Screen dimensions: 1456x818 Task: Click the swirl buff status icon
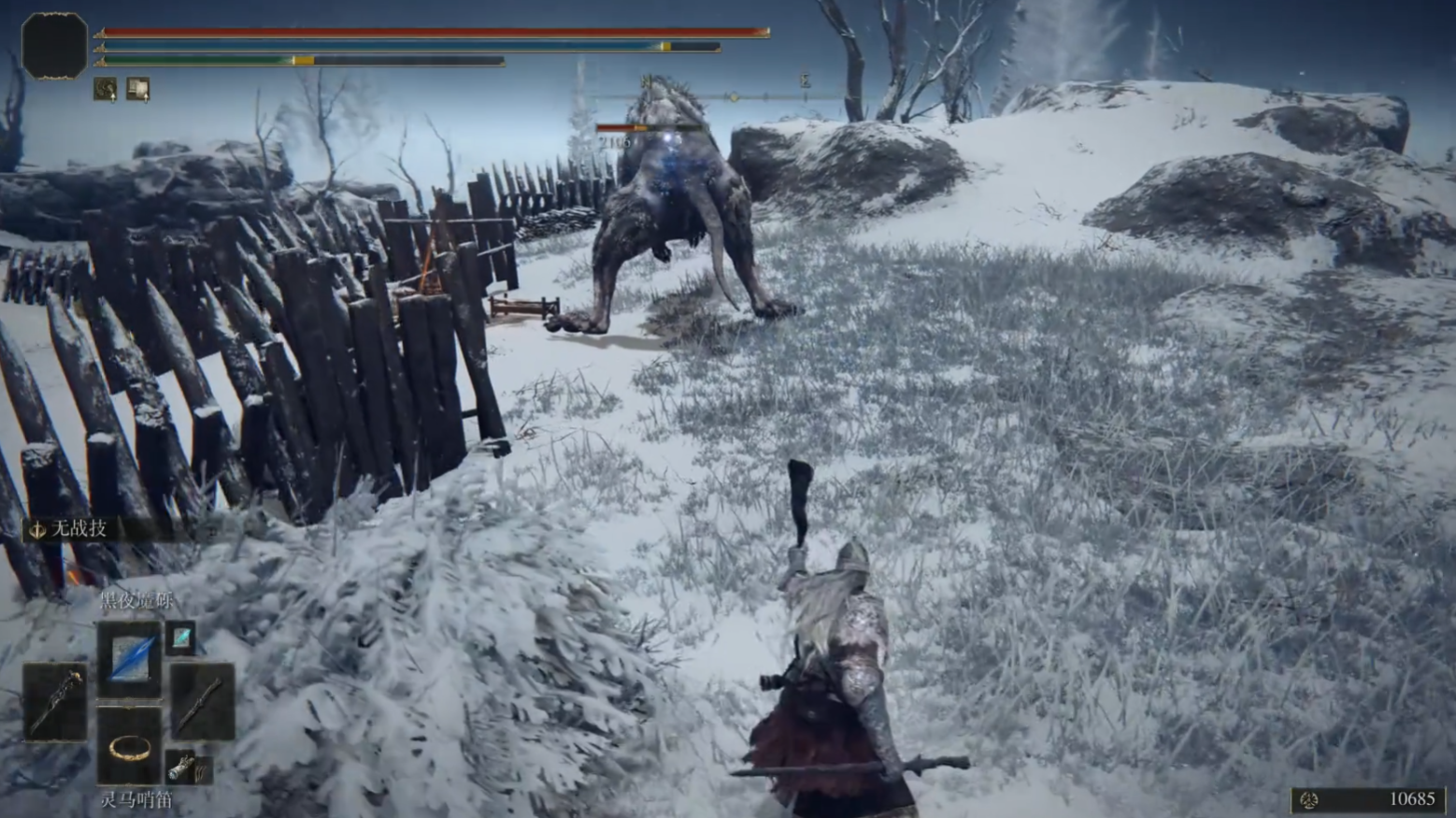tap(106, 89)
